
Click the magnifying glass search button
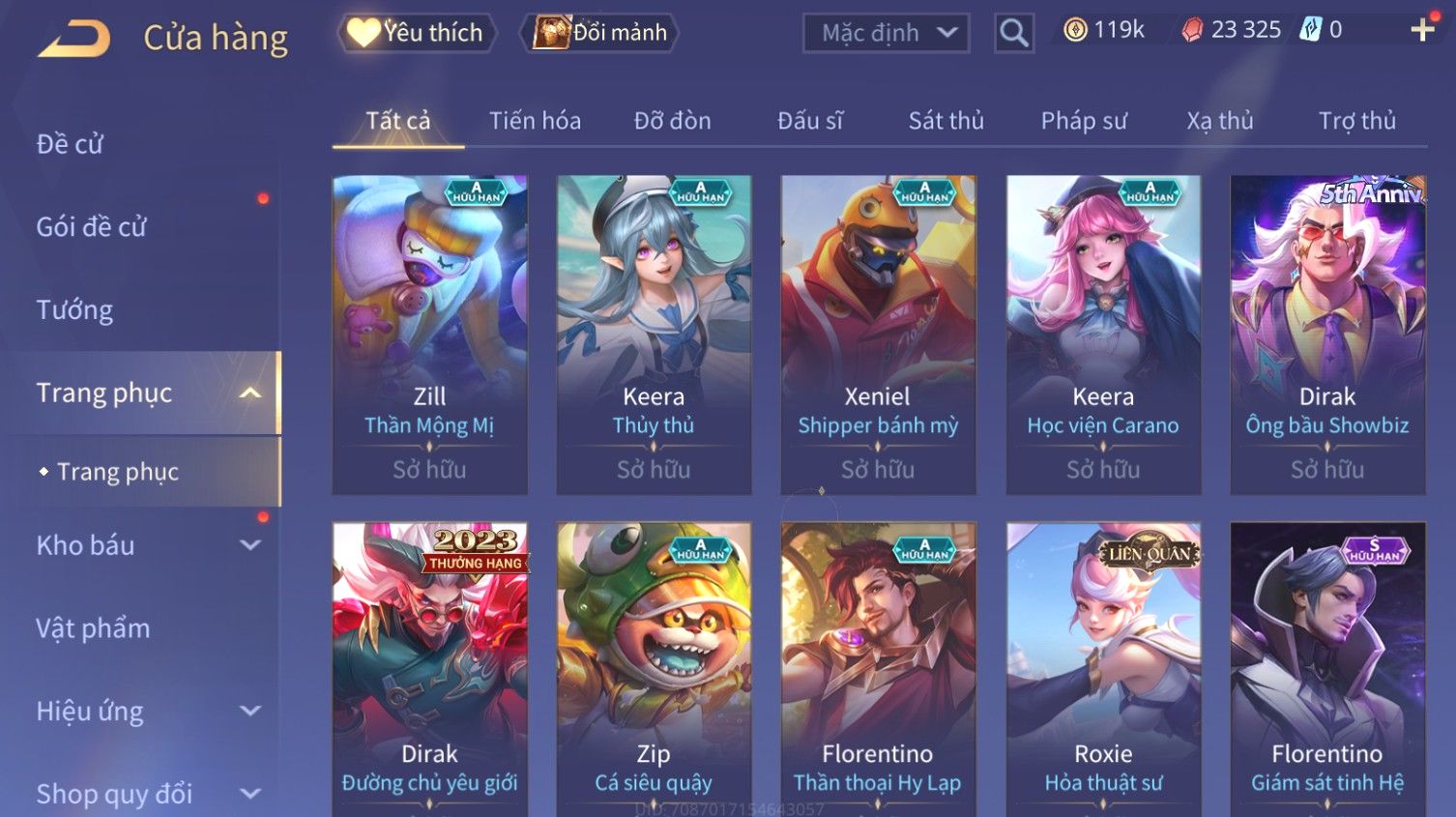click(x=1013, y=33)
